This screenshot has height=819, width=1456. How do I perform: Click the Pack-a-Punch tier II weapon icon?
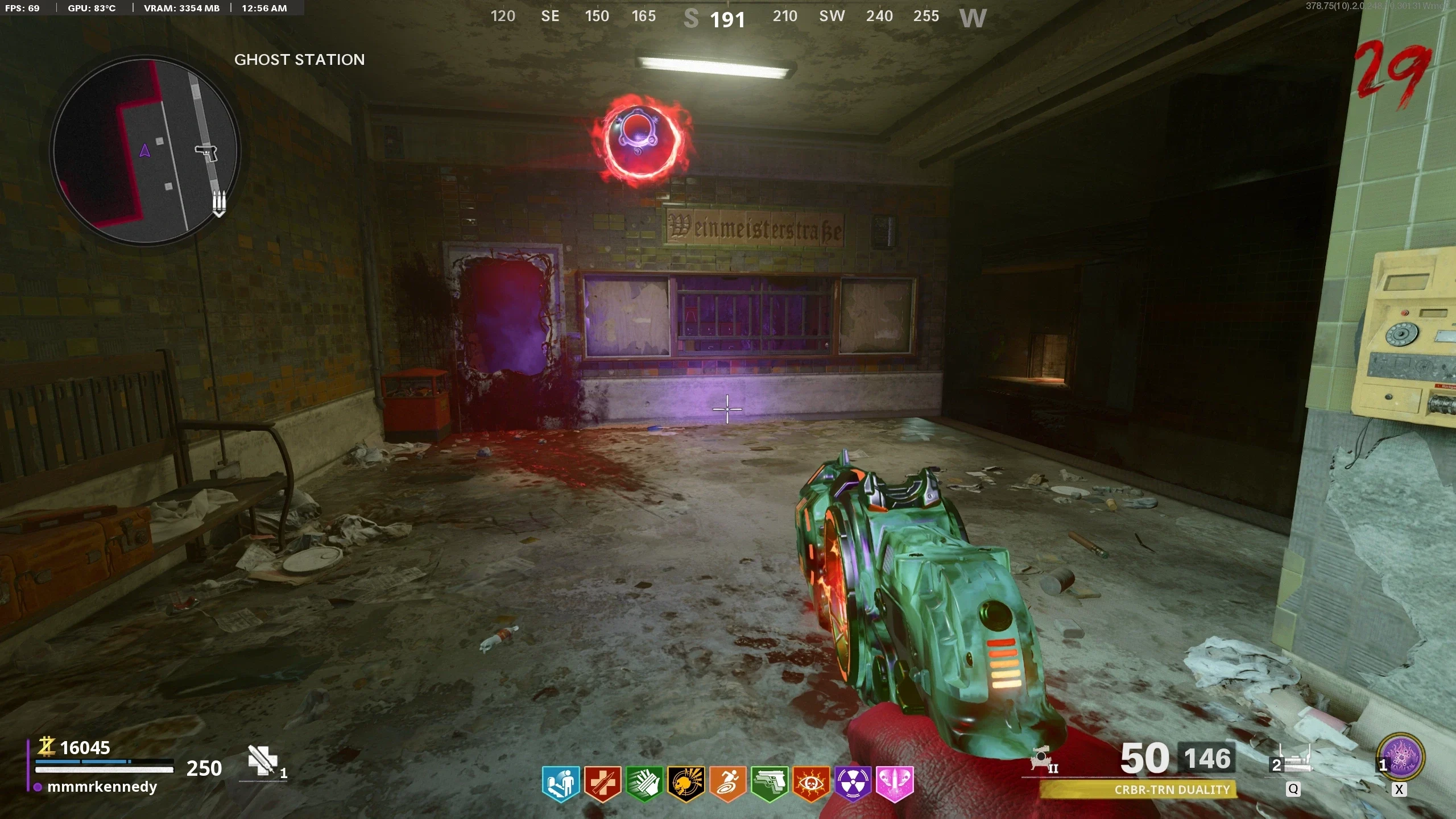coord(1044,759)
